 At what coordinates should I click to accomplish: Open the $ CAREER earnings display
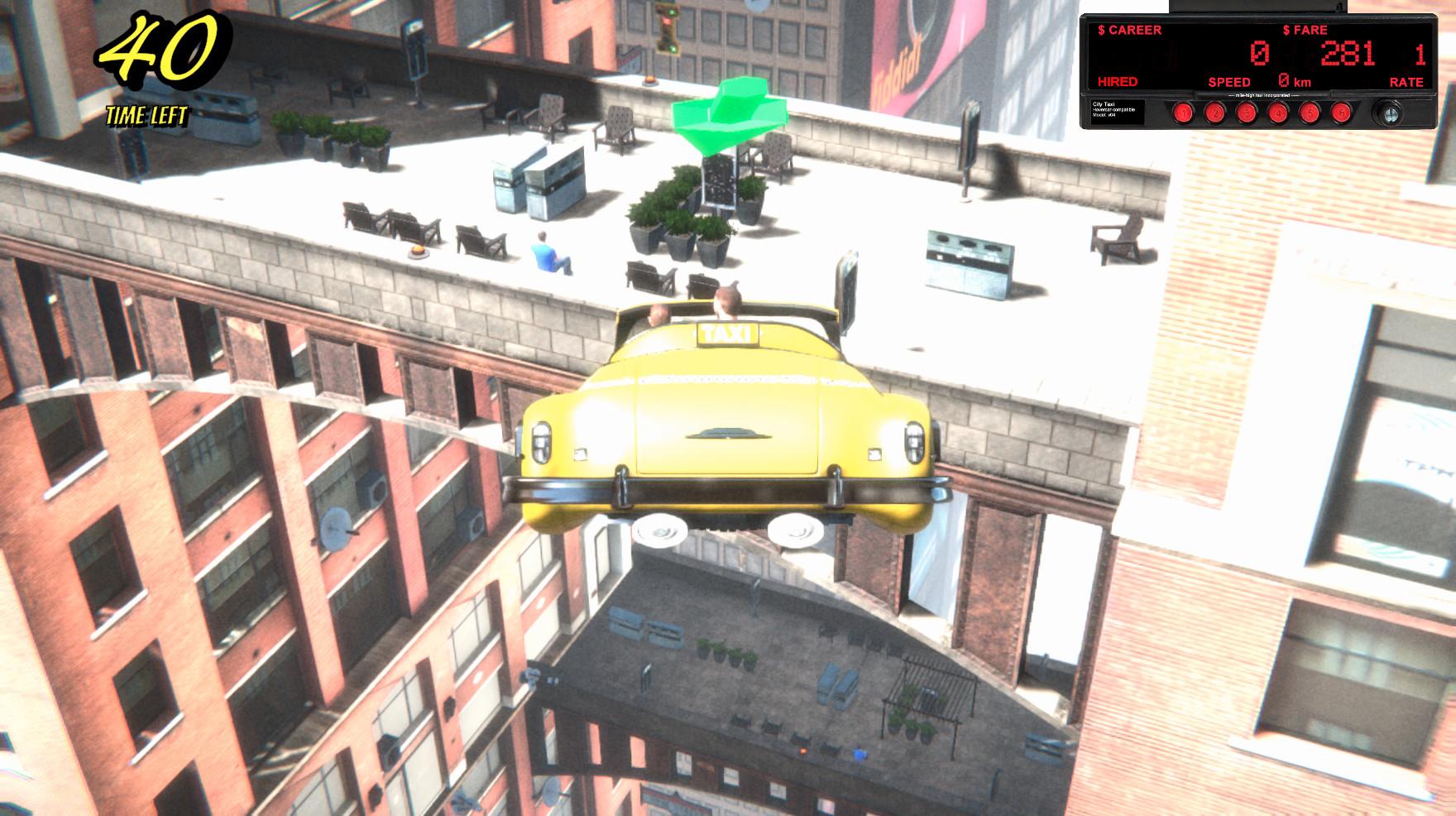(x=1129, y=30)
